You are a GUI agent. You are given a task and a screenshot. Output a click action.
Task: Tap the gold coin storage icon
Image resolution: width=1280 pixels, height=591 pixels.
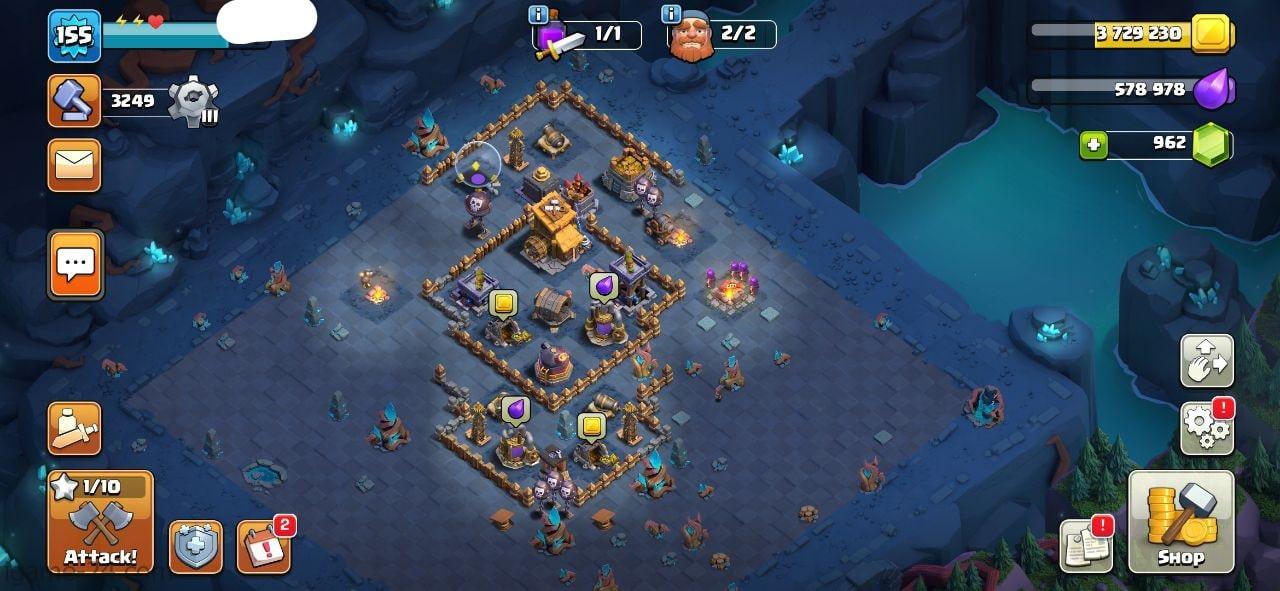(1212, 34)
